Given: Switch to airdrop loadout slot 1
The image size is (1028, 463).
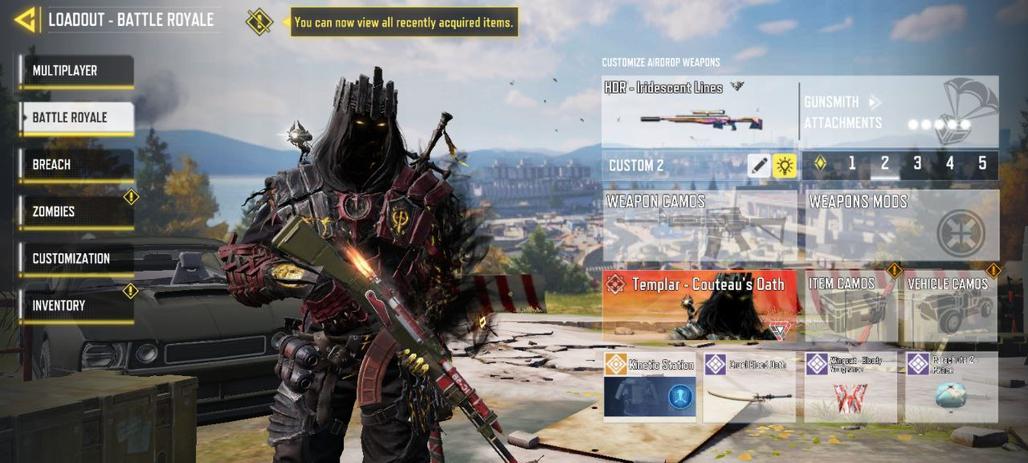Looking at the screenshot, I should pyautogui.click(x=852, y=164).
